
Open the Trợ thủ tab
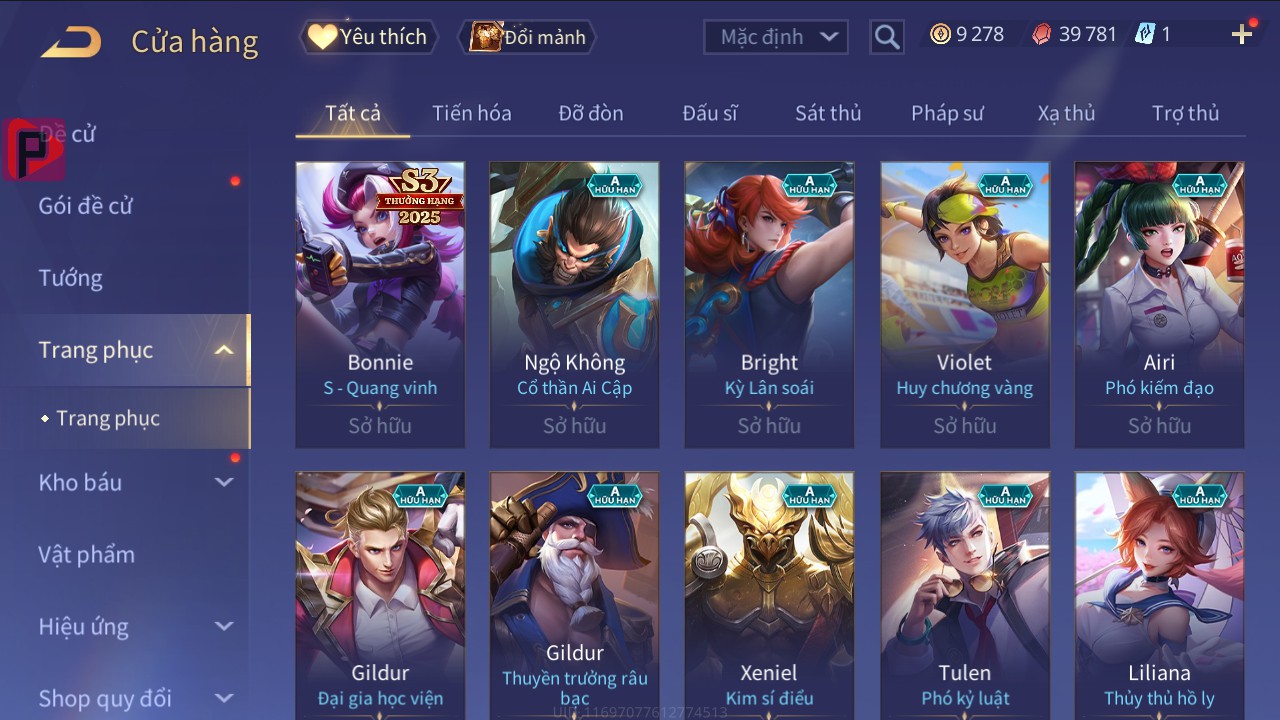1185,113
